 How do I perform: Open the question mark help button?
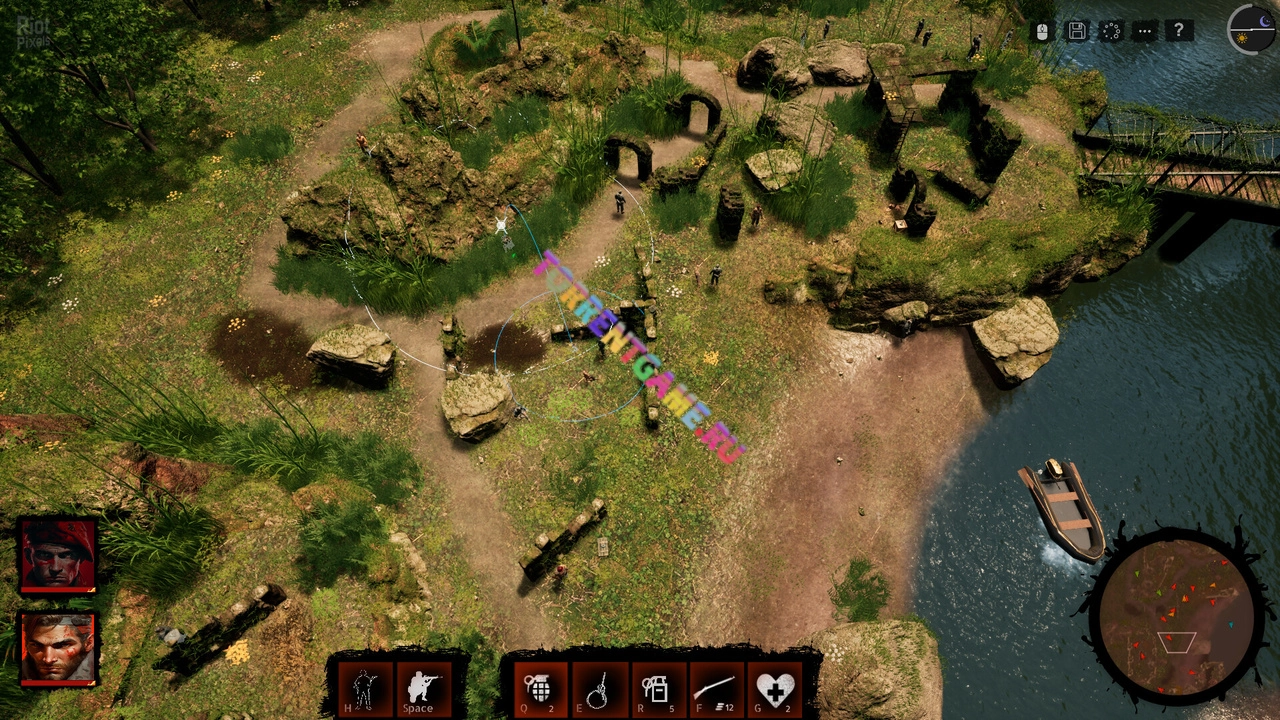click(x=1180, y=31)
